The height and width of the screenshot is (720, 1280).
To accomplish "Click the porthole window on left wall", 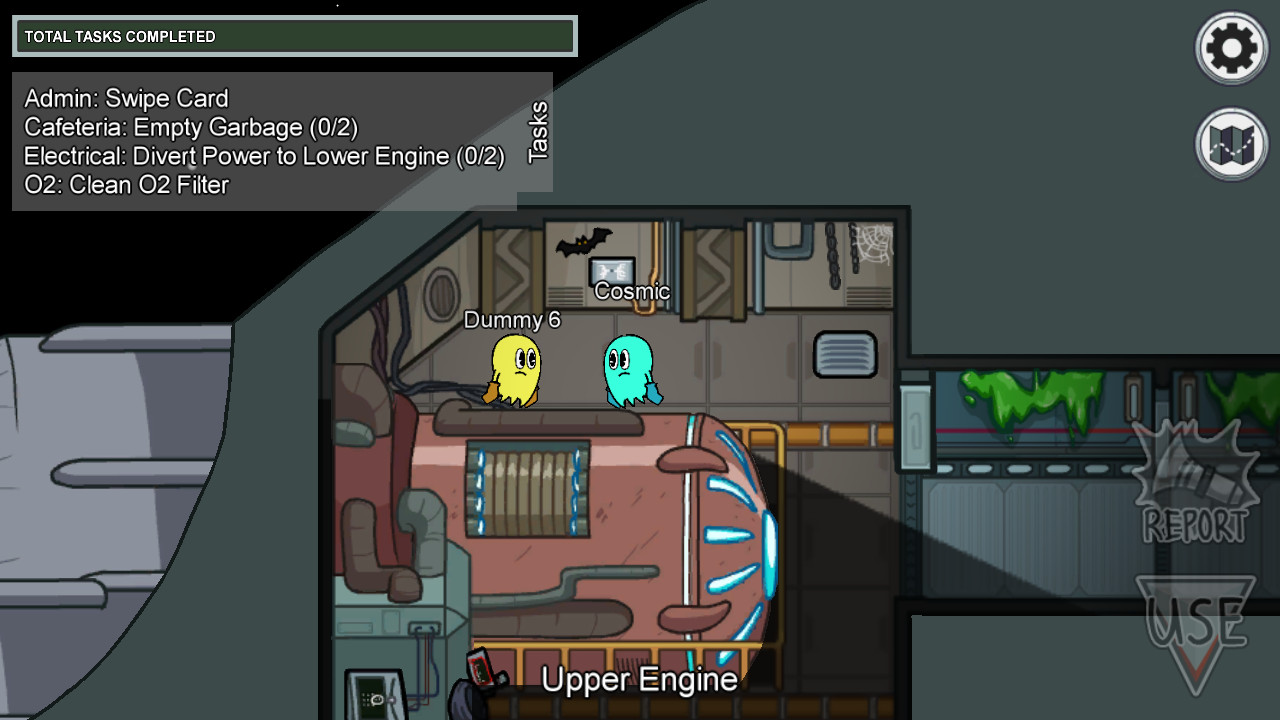I will point(438,293).
